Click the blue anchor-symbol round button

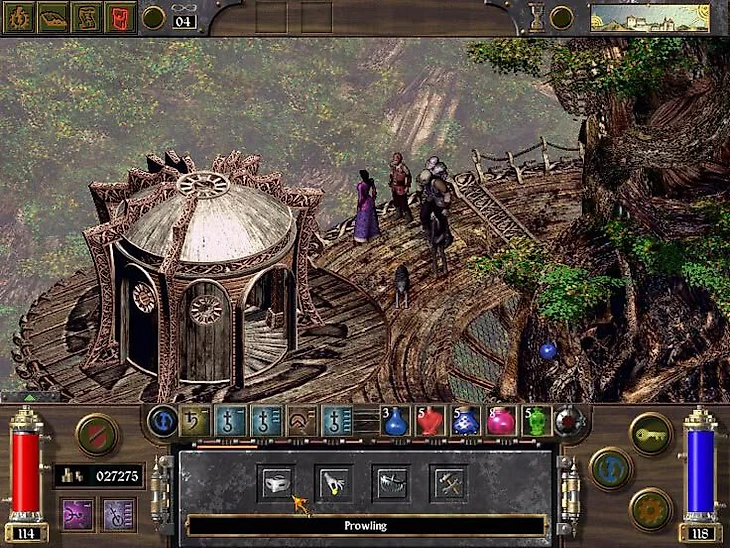coord(162,422)
